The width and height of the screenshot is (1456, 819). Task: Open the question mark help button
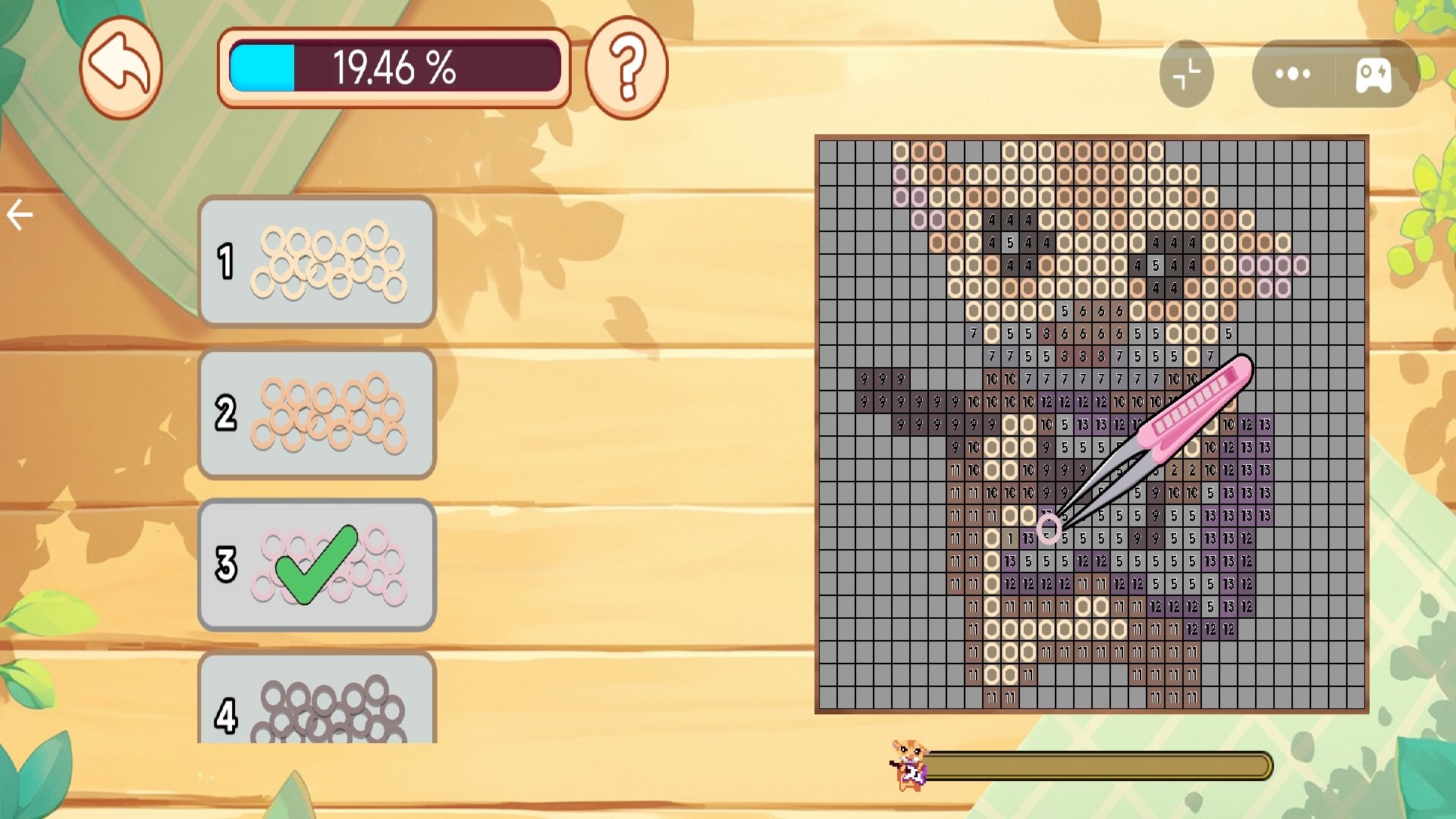click(626, 67)
